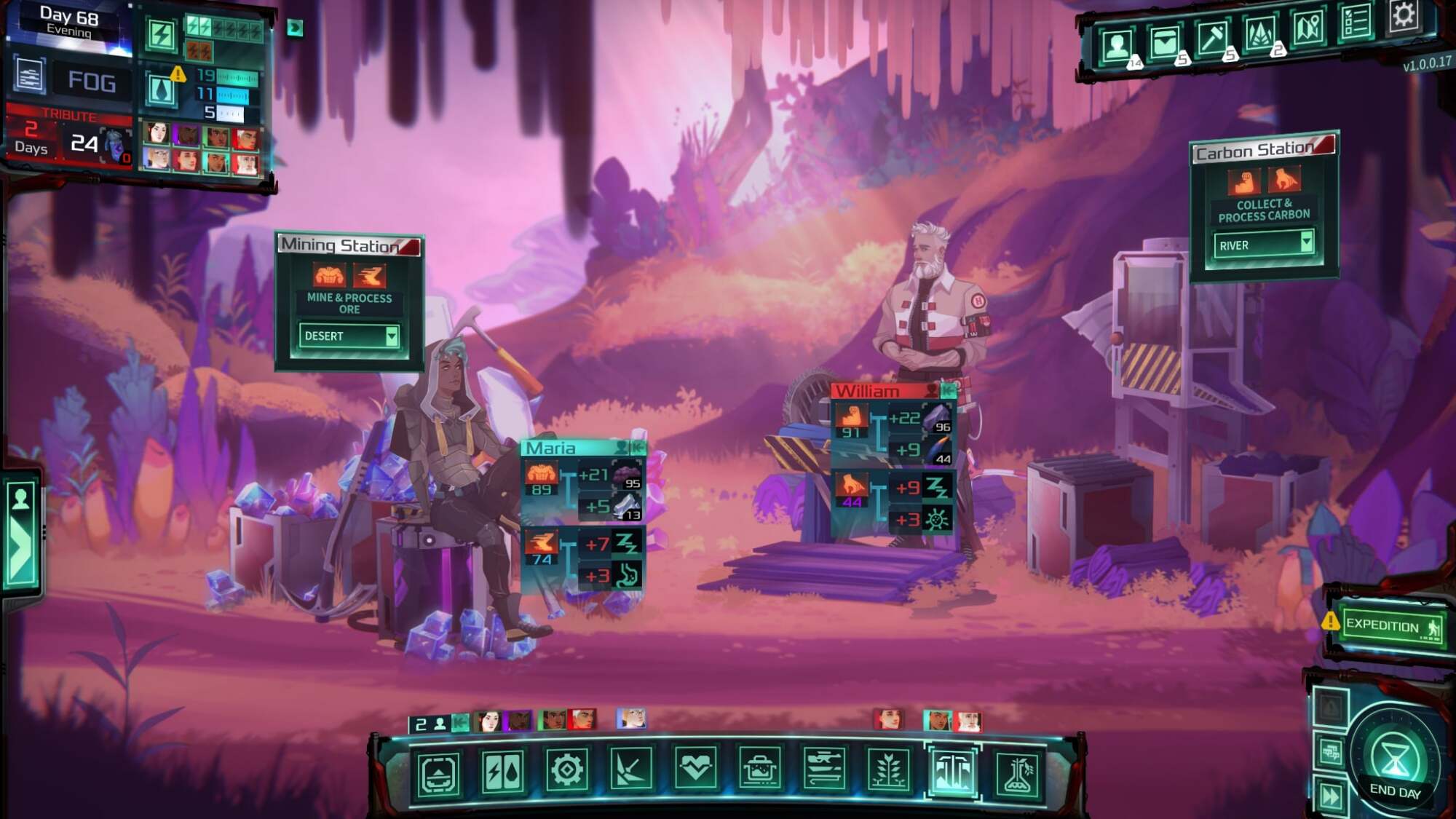Switch to the plant farming room

tap(888, 770)
